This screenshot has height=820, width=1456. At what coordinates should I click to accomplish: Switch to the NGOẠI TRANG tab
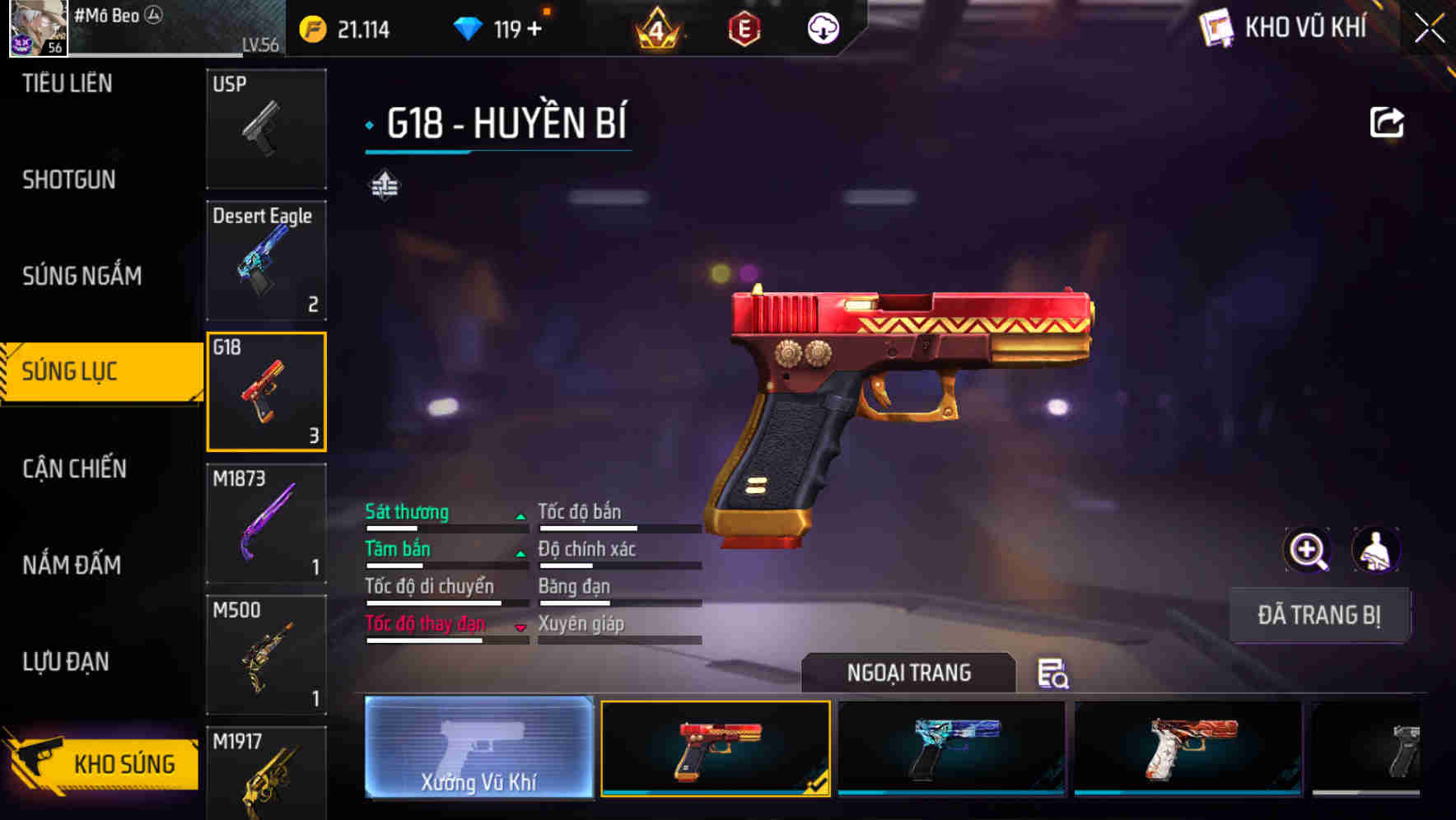pos(909,673)
